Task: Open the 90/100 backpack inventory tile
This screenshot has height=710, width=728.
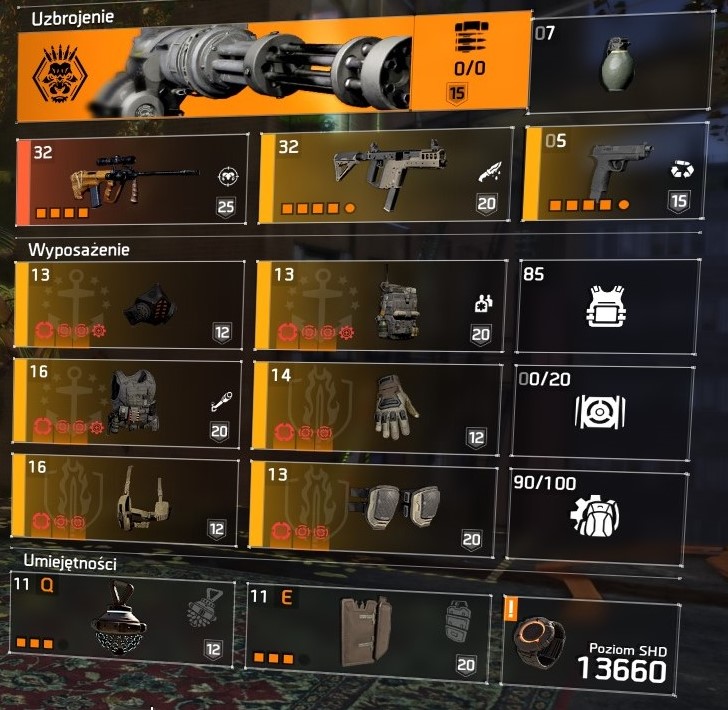Action: click(597, 512)
